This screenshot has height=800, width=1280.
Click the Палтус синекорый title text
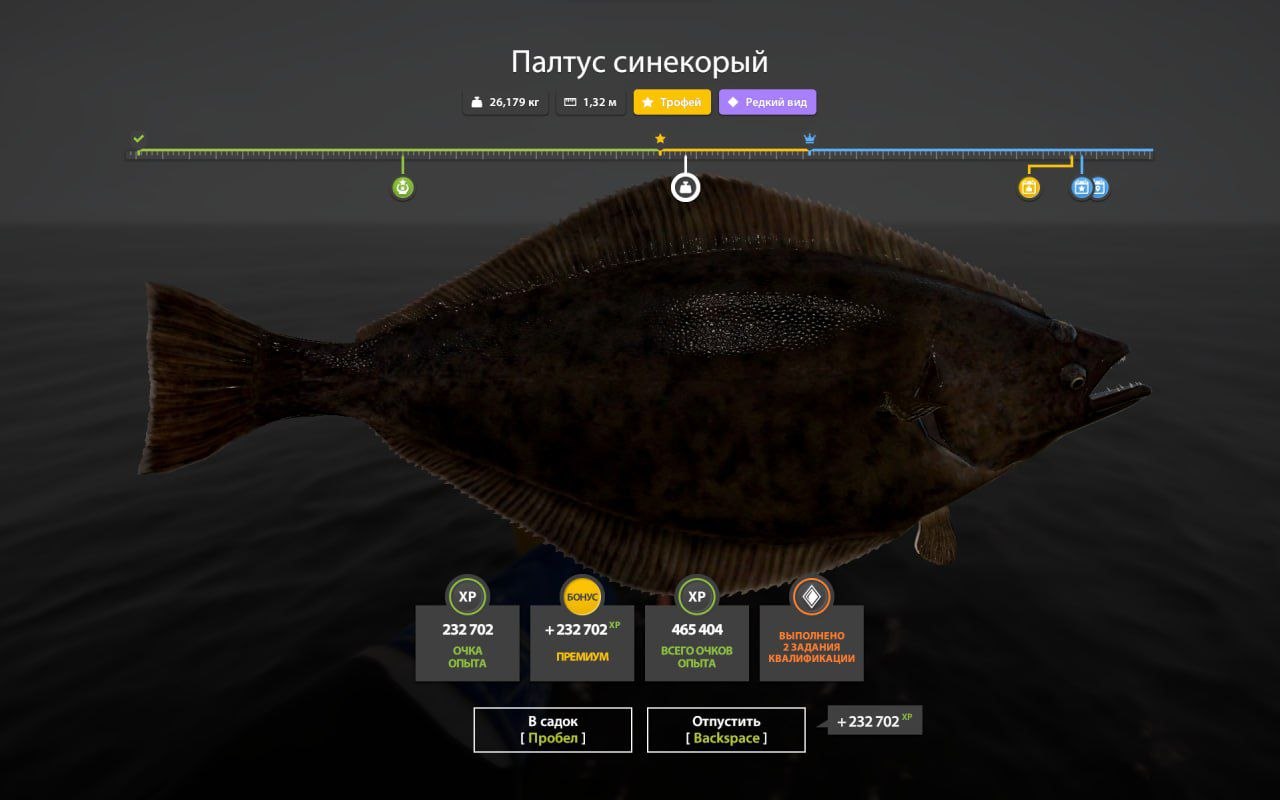click(x=639, y=62)
